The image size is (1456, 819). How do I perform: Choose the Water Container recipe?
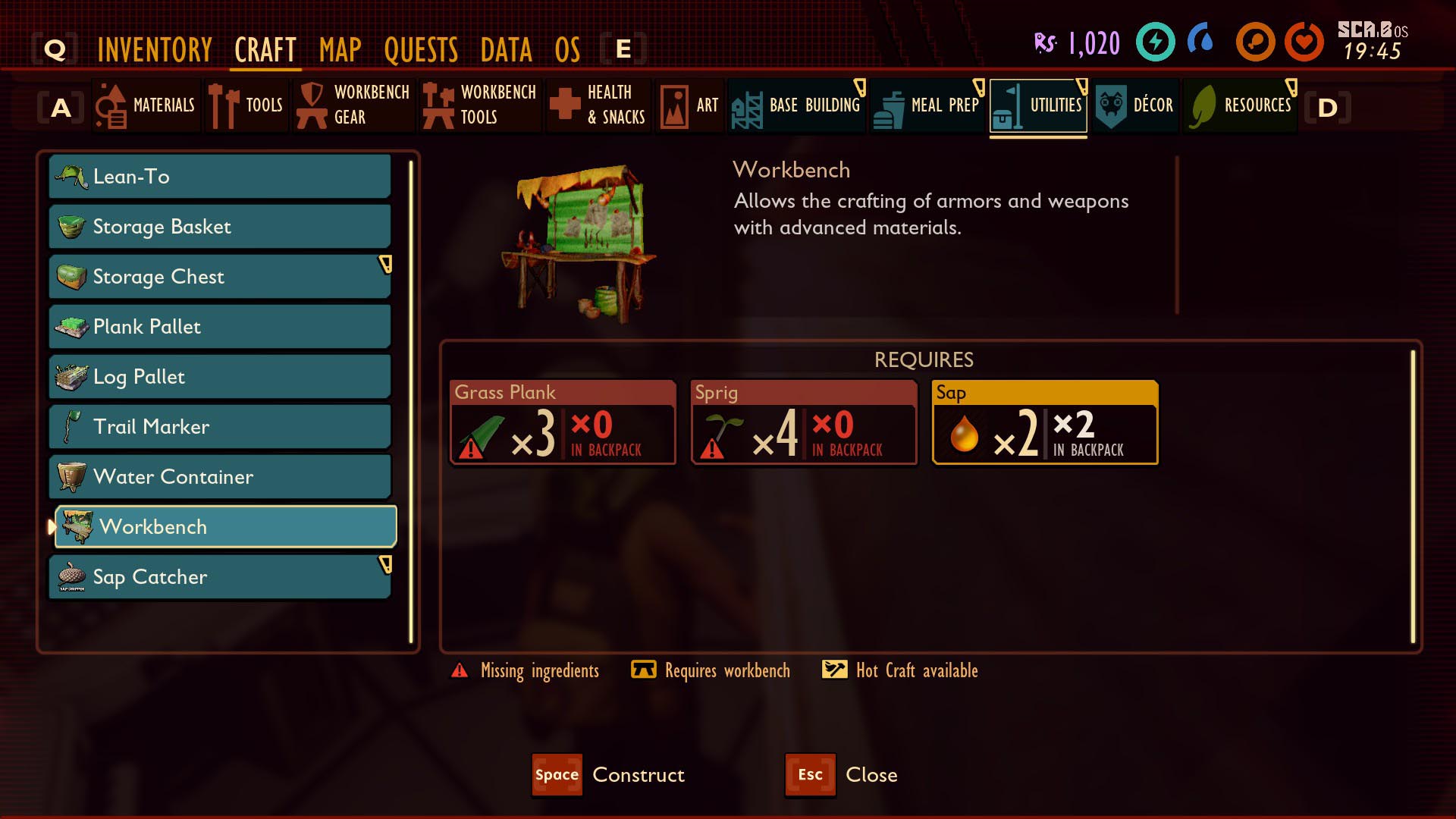pyautogui.click(x=220, y=477)
